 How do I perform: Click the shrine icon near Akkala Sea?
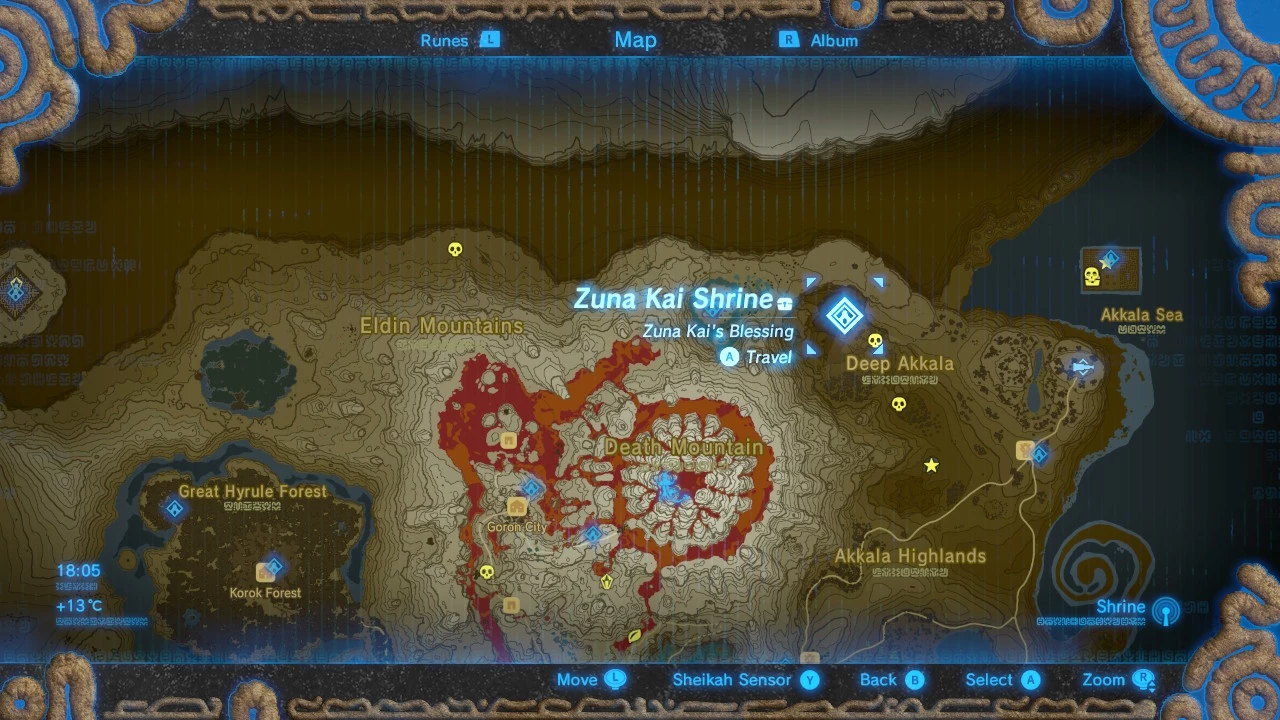click(x=1110, y=258)
